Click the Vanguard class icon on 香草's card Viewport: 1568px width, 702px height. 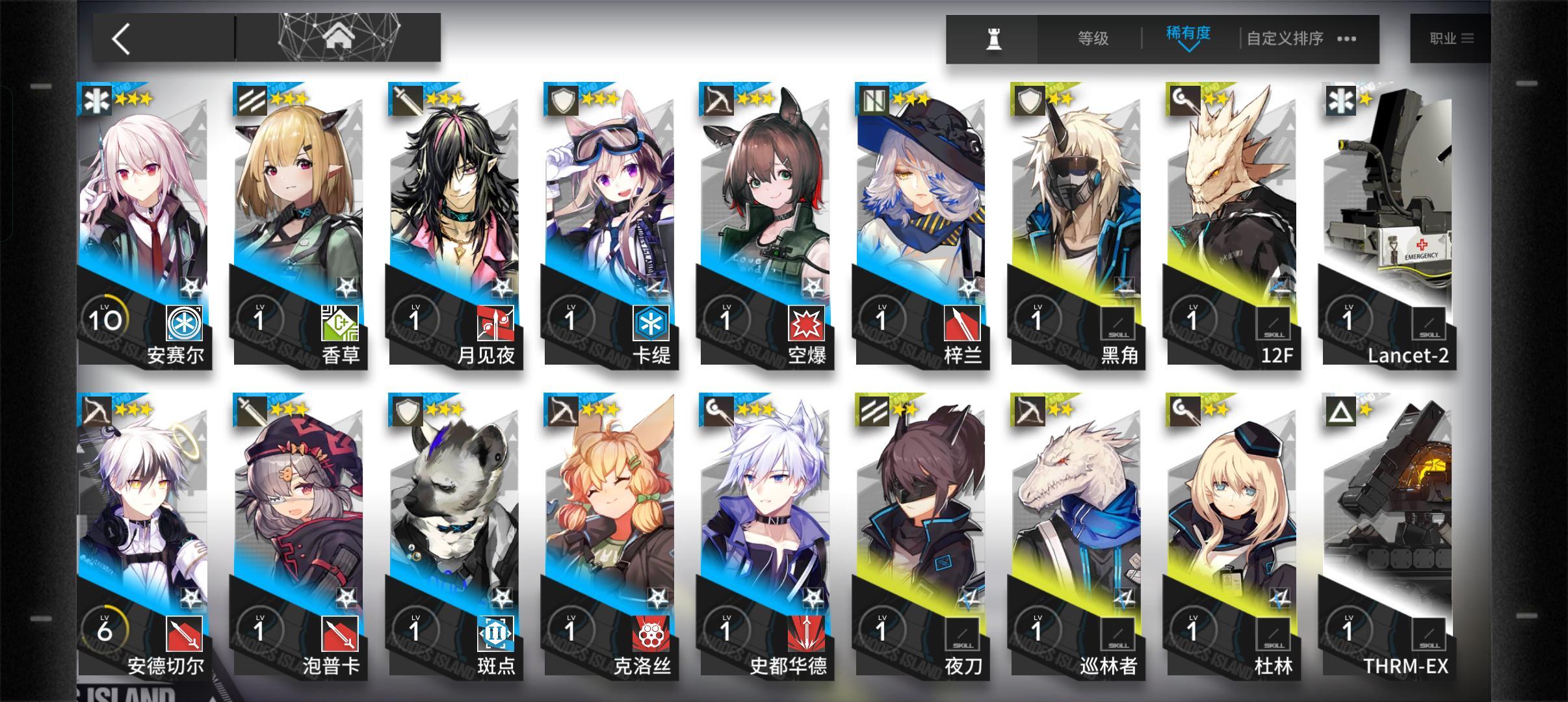click(254, 101)
